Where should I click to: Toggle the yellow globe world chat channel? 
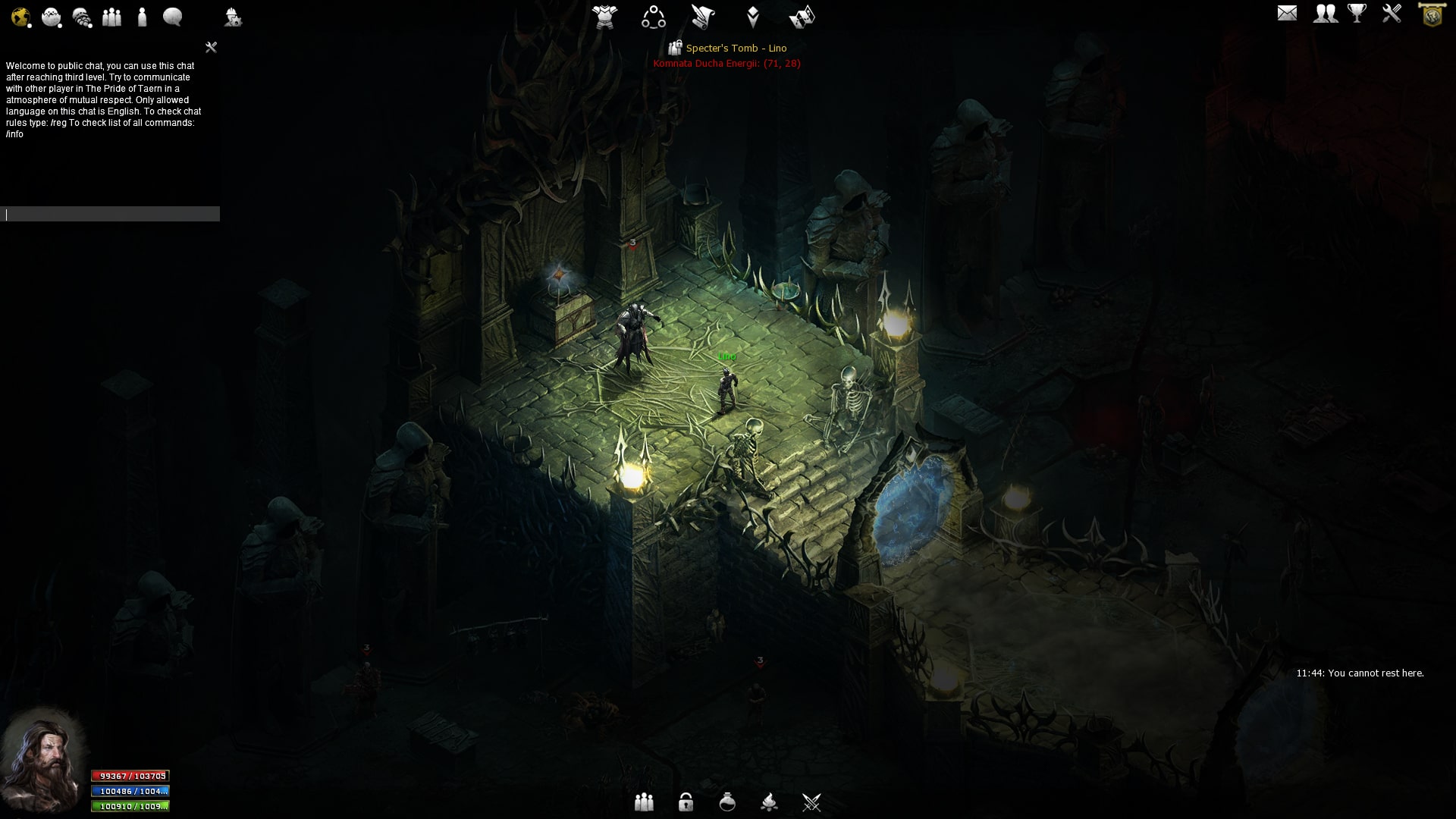20,16
